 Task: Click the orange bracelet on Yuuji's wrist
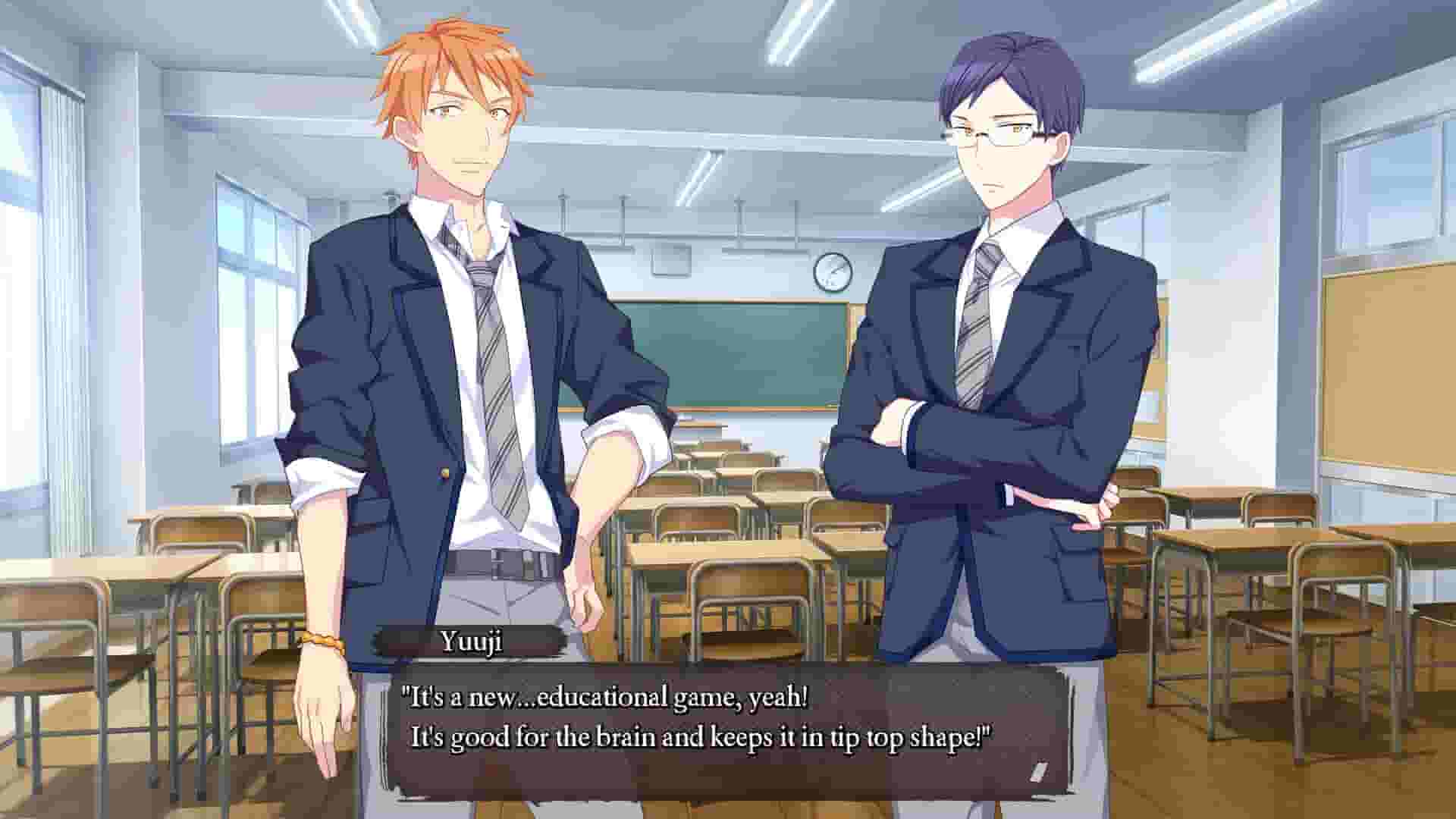point(322,642)
